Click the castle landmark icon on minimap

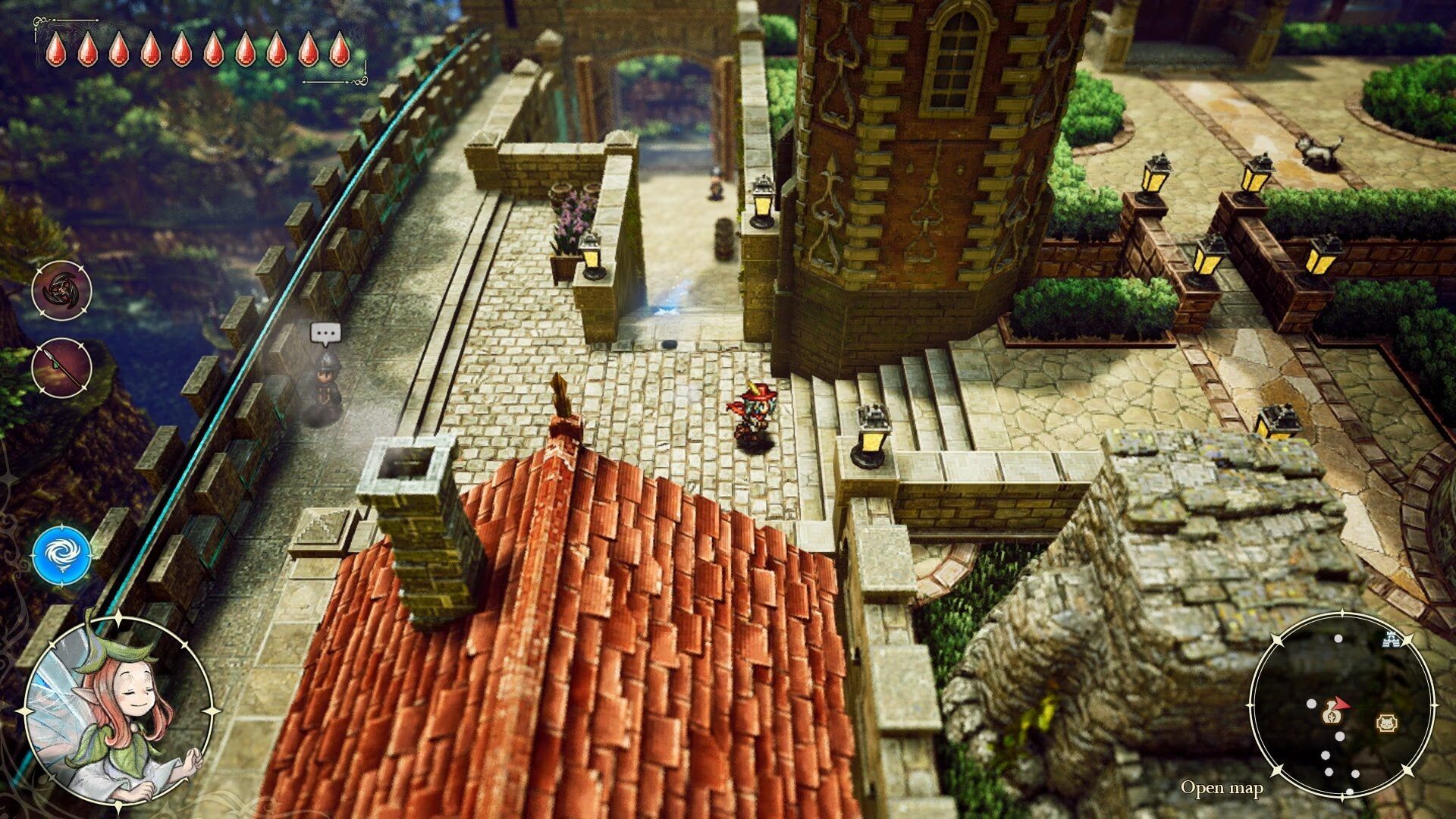(x=1391, y=641)
